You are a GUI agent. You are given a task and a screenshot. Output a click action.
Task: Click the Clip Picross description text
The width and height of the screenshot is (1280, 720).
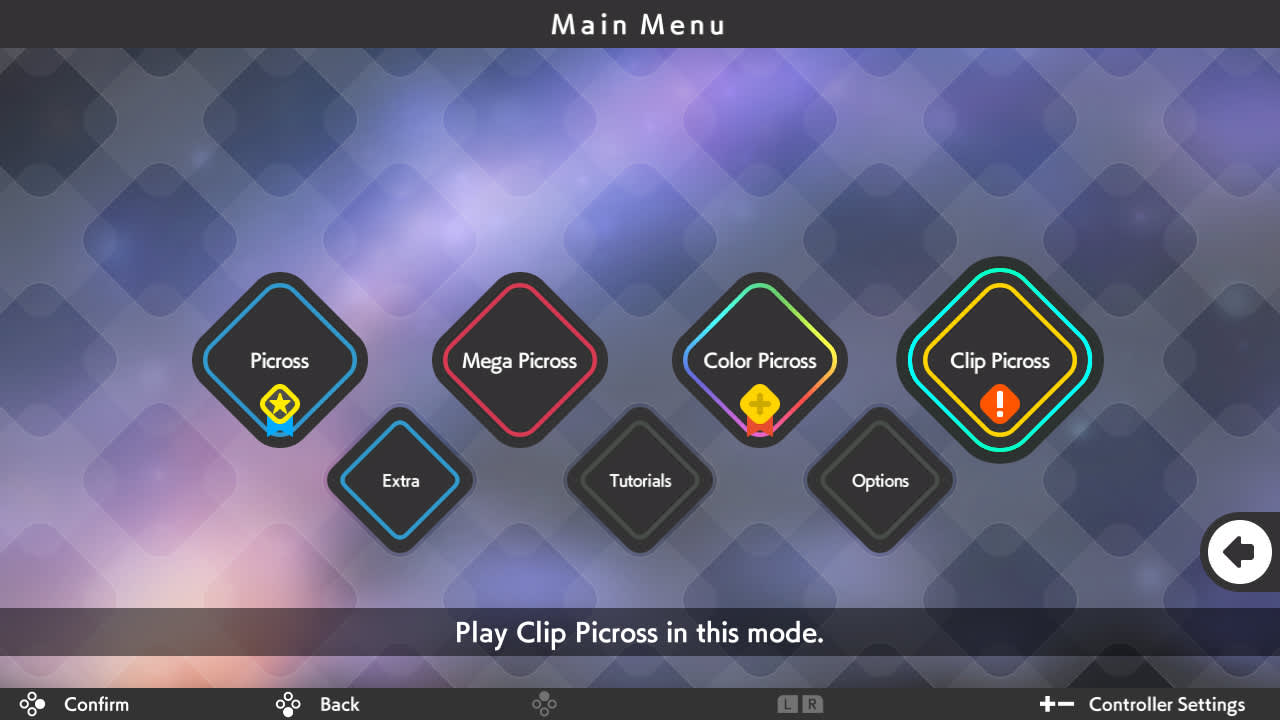(639, 633)
